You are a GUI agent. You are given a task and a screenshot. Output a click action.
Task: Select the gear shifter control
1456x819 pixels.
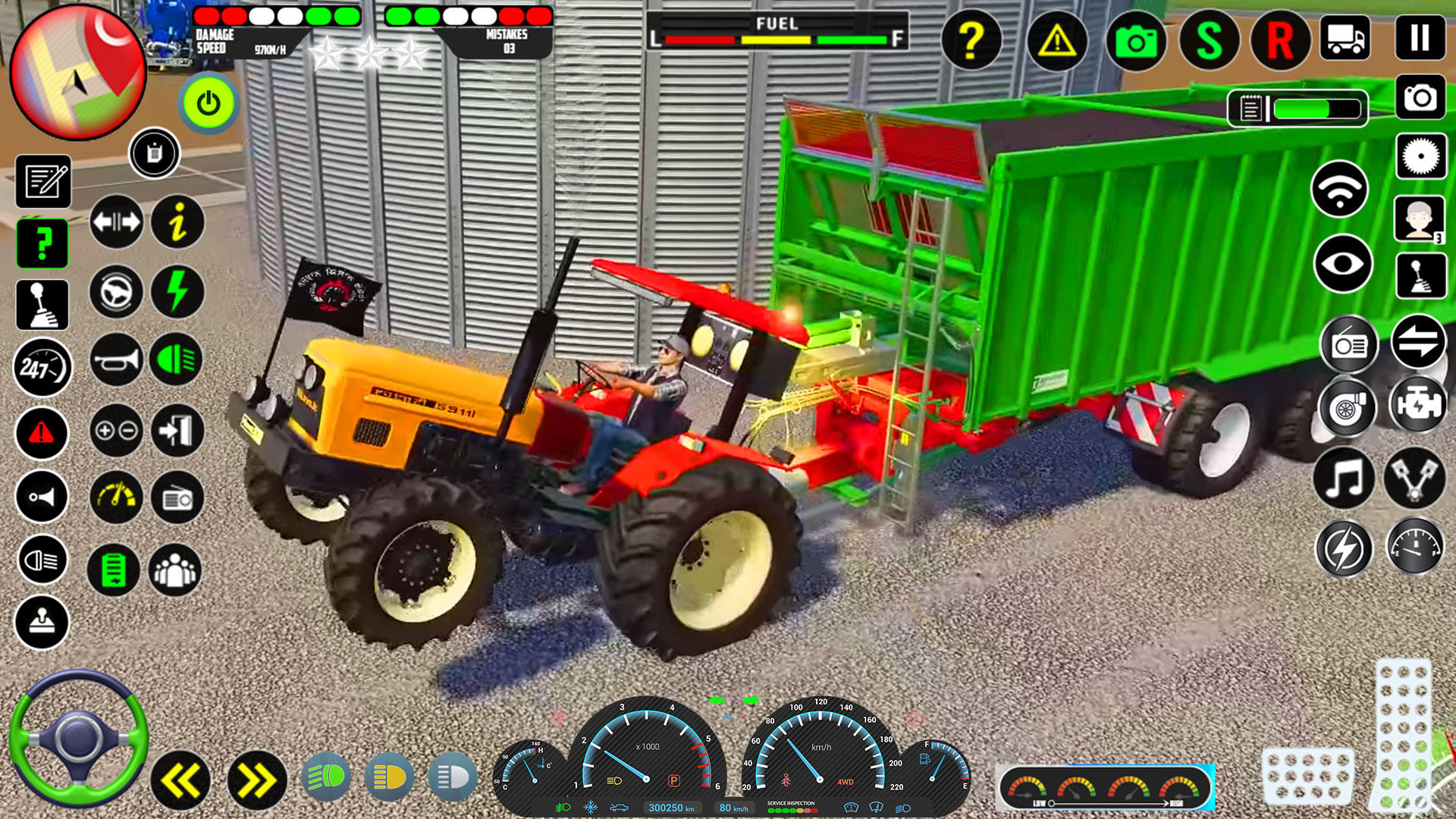[x=42, y=305]
